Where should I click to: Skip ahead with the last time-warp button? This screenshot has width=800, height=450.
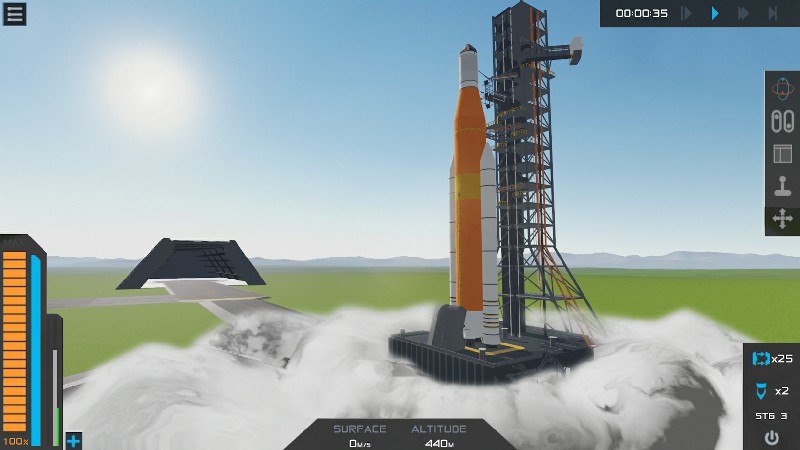click(773, 13)
